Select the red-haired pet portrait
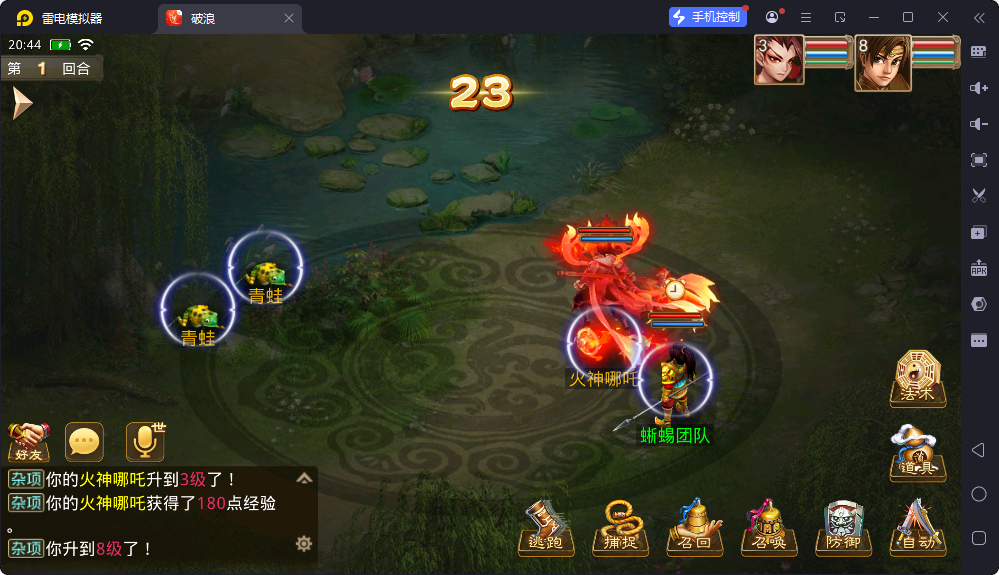This screenshot has height=575, width=999. pos(779,60)
